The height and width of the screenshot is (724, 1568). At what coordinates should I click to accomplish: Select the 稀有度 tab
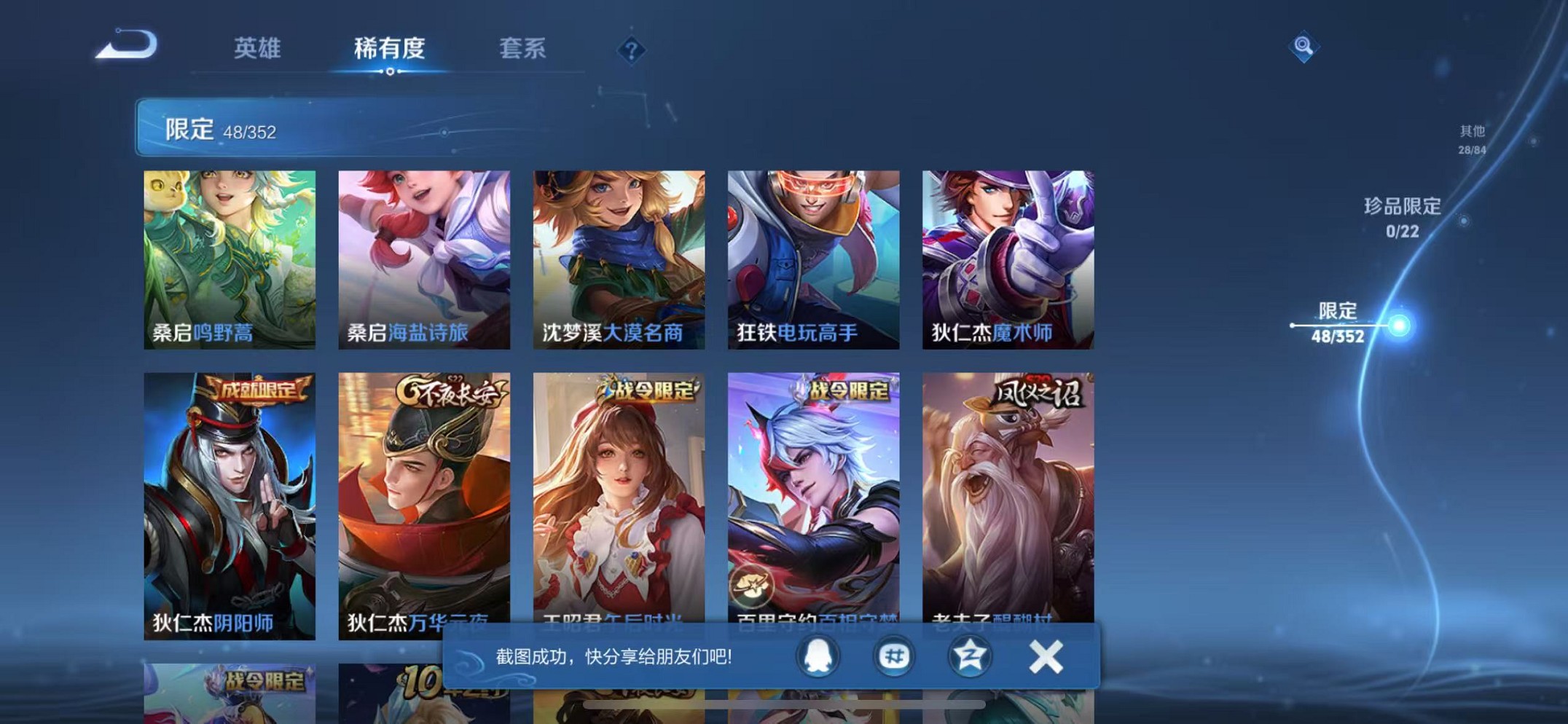pyautogui.click(x=388, y=48)
